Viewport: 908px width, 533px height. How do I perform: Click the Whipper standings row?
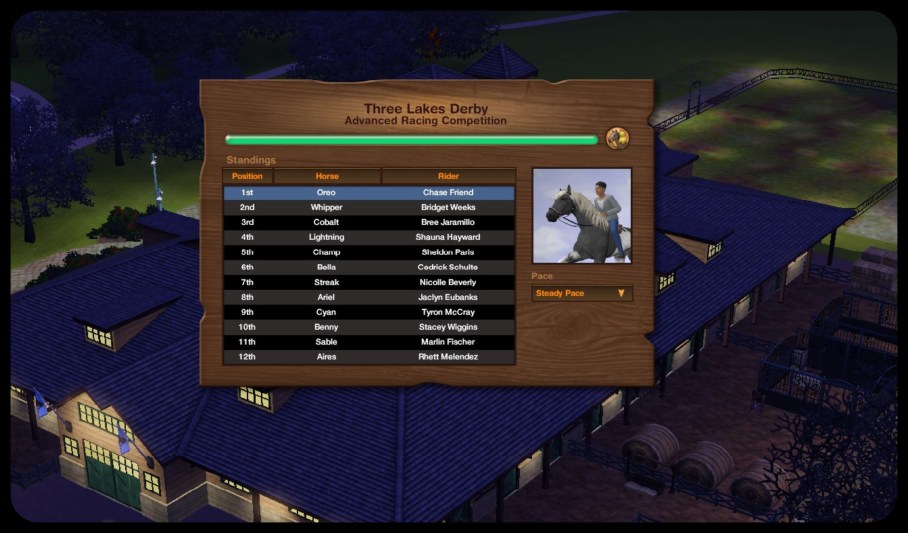coord(369,207)
